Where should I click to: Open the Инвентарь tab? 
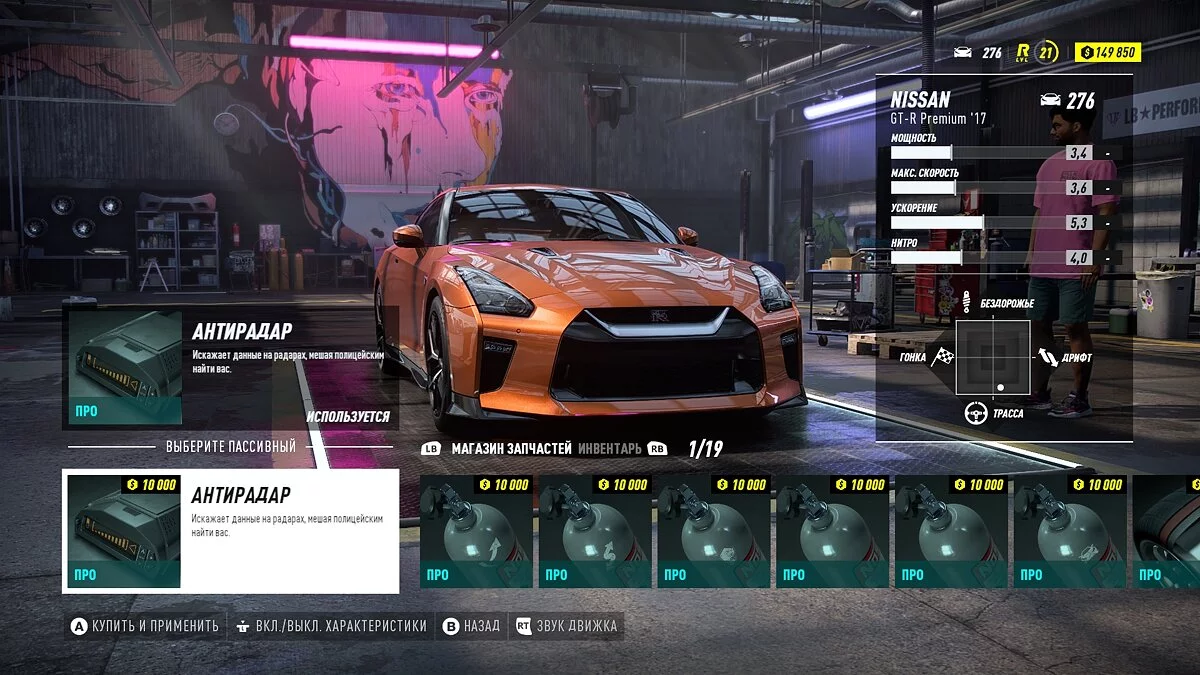610,449
